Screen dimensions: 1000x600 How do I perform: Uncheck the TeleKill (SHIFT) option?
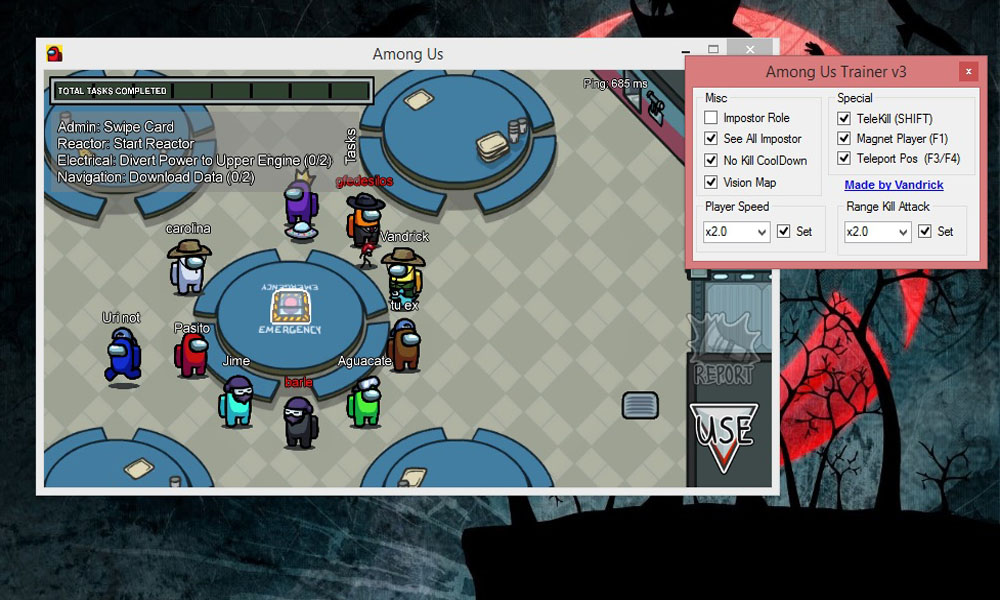844,118
